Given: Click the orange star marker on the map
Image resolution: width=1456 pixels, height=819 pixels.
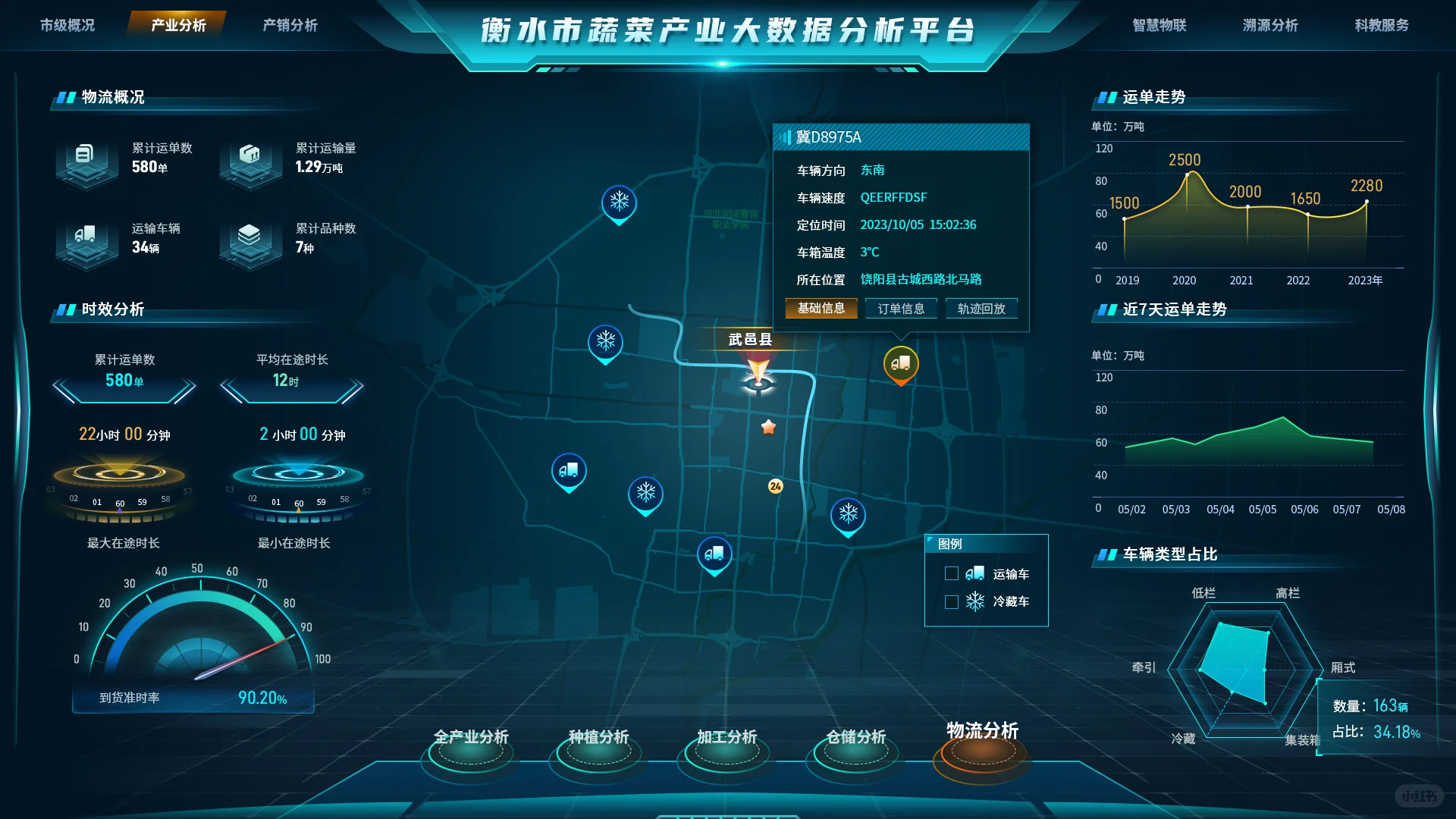Looking at the screenshot, I should pyautogui.click(x=770, y=427).
